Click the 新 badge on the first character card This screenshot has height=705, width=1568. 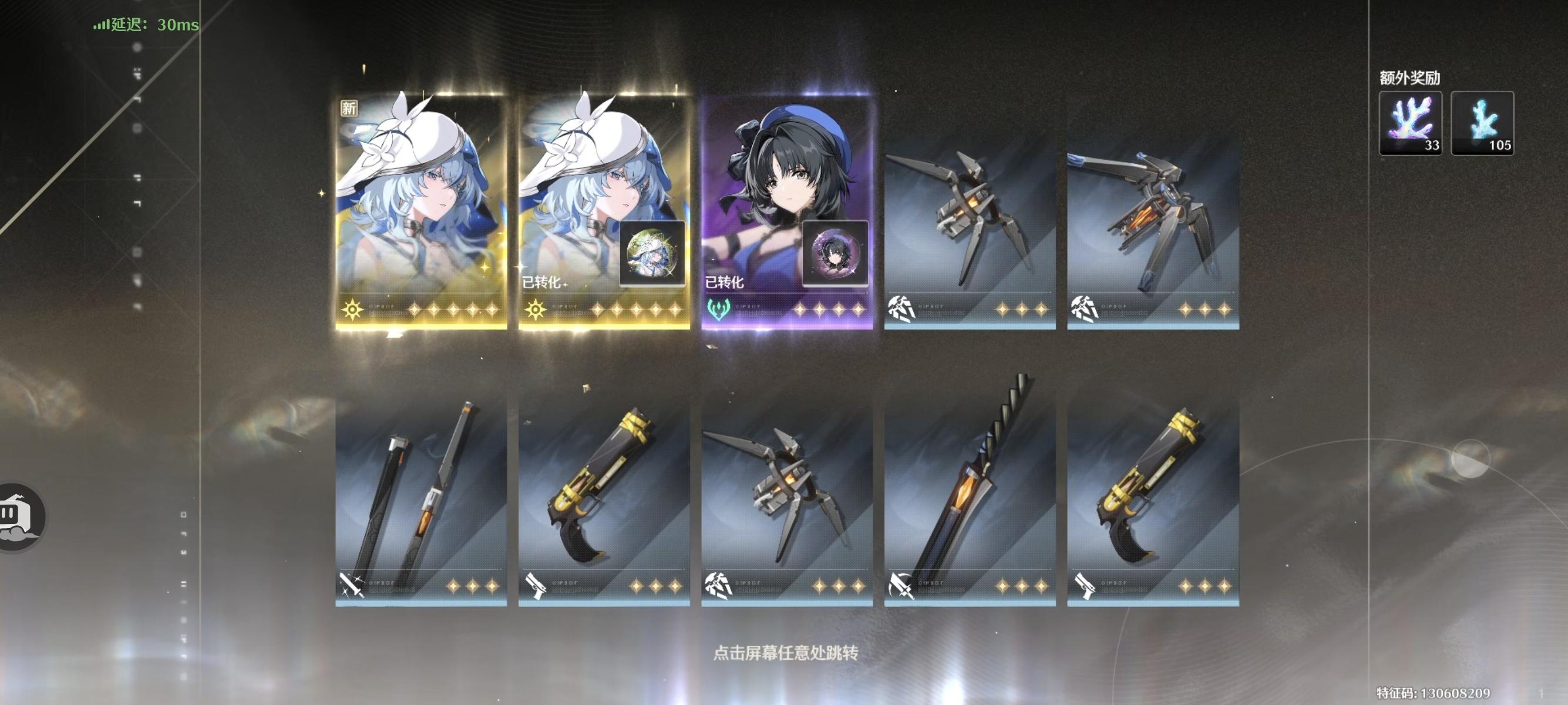pos(349,107)
